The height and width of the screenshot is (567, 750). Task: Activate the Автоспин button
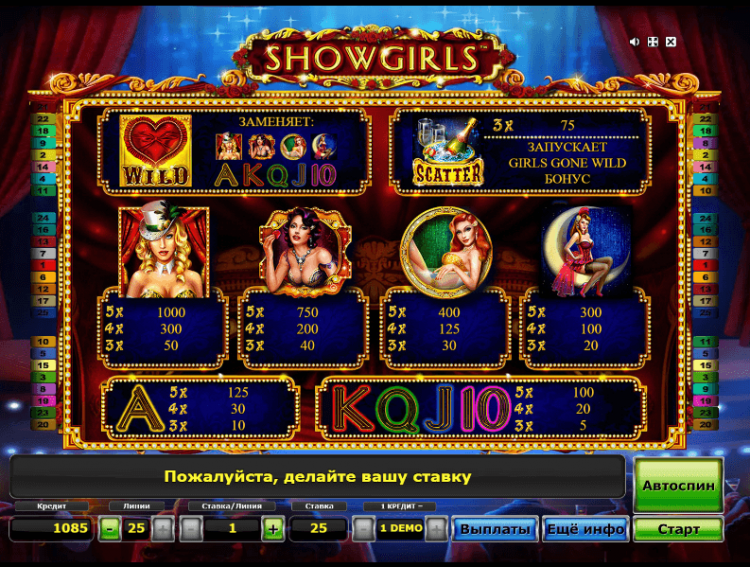pyautogui.click(x=678, y=485)
